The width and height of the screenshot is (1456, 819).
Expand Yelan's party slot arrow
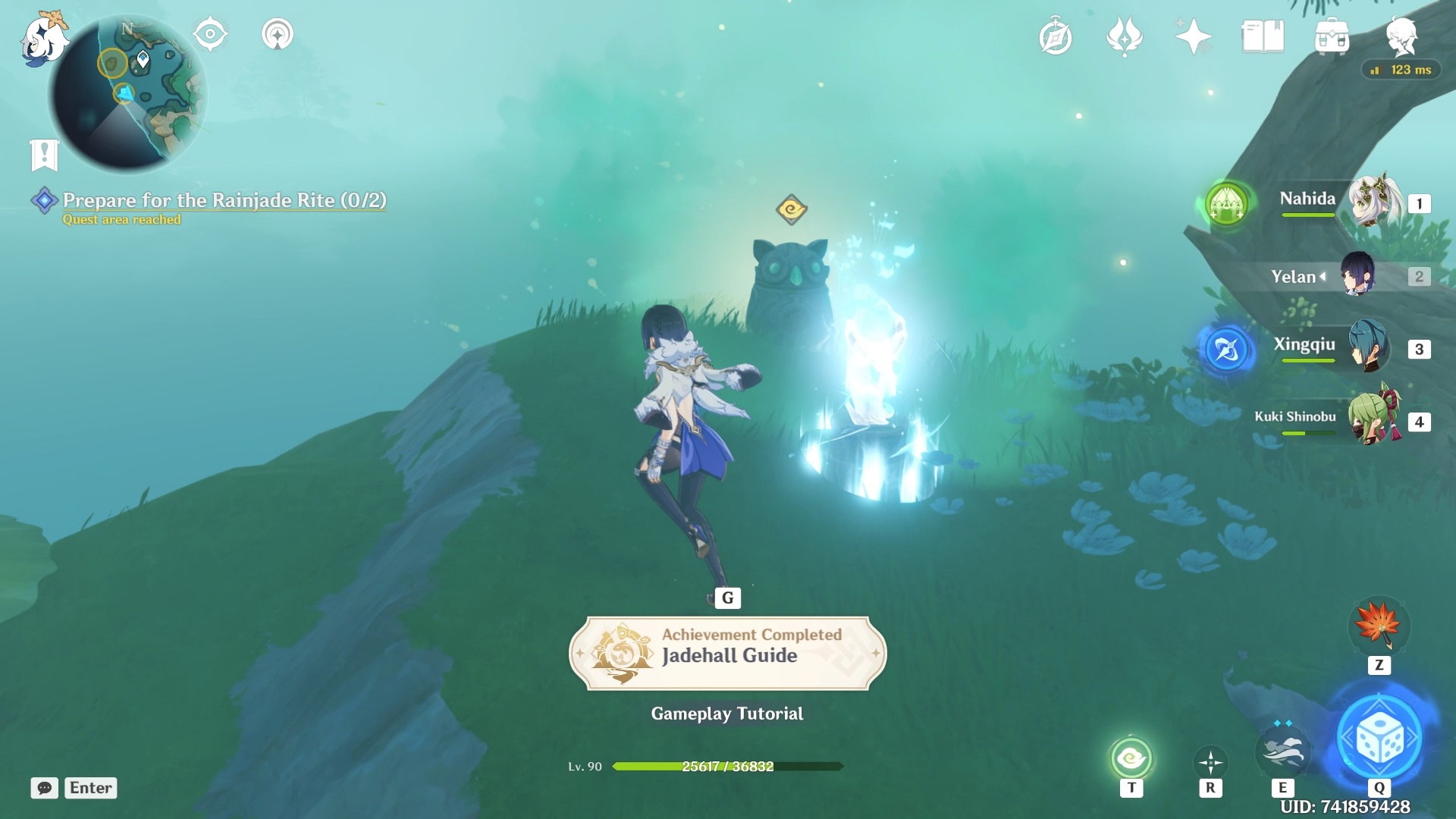[x=1323, y=277]
